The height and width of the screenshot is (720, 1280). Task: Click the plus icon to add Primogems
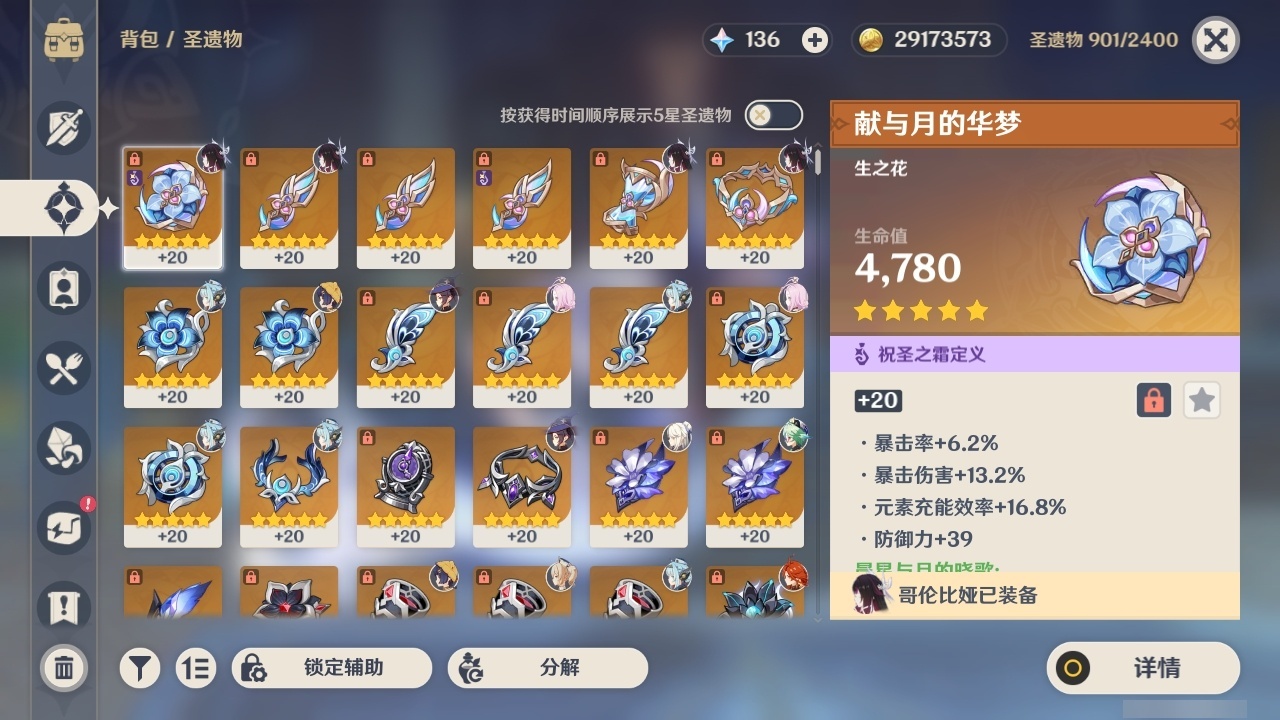click(x=814, y=39)
